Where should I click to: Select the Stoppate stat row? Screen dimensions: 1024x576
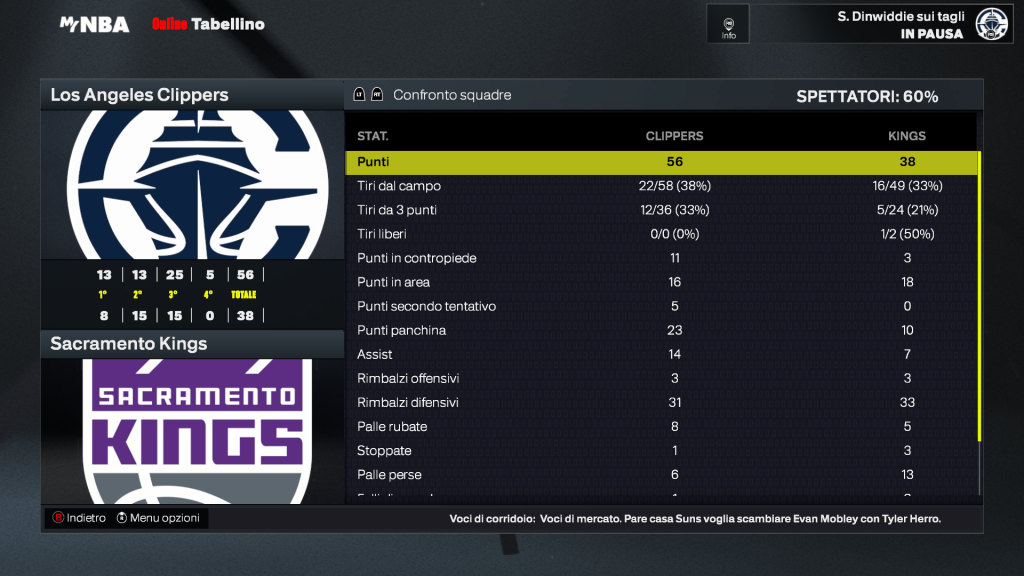click(660, 450)
